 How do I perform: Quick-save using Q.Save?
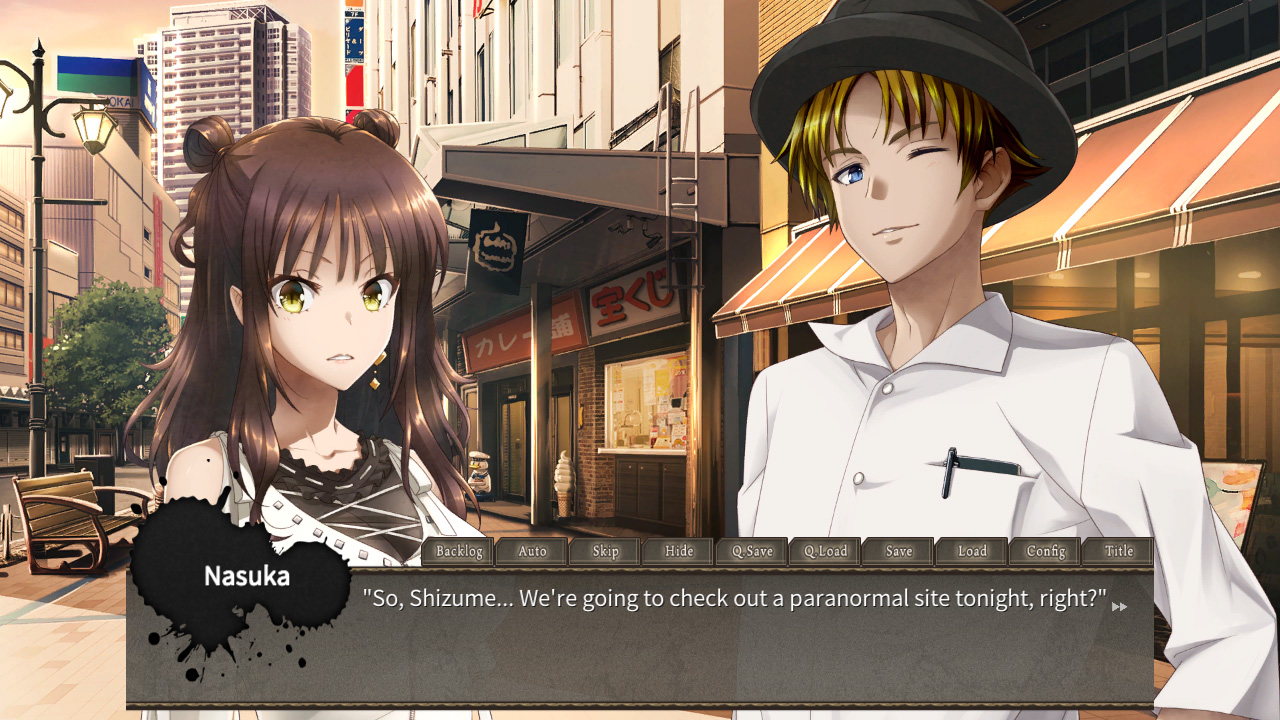(x=751, y=551)
